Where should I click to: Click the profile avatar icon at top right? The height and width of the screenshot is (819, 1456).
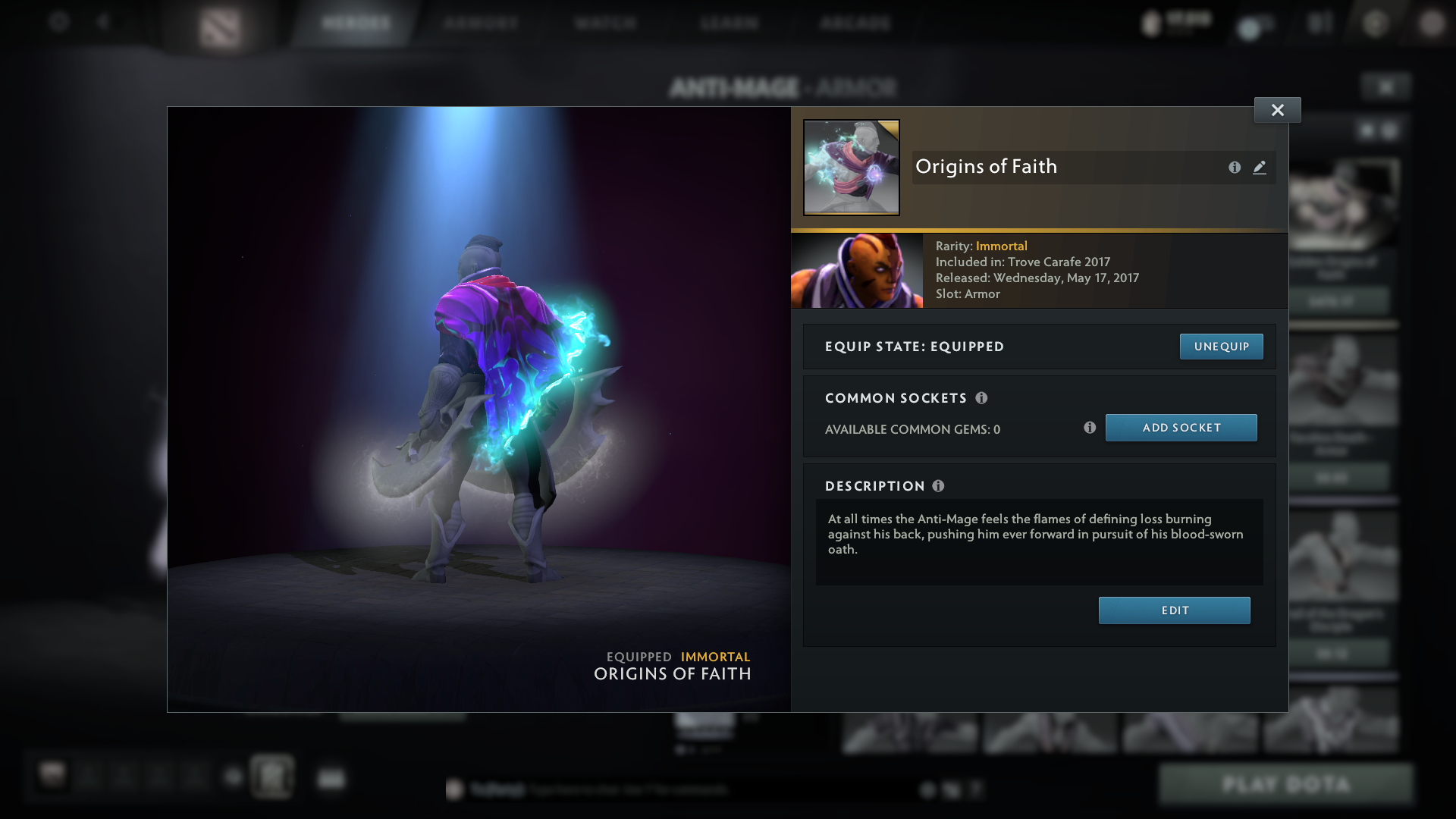tap(1431, 23)
